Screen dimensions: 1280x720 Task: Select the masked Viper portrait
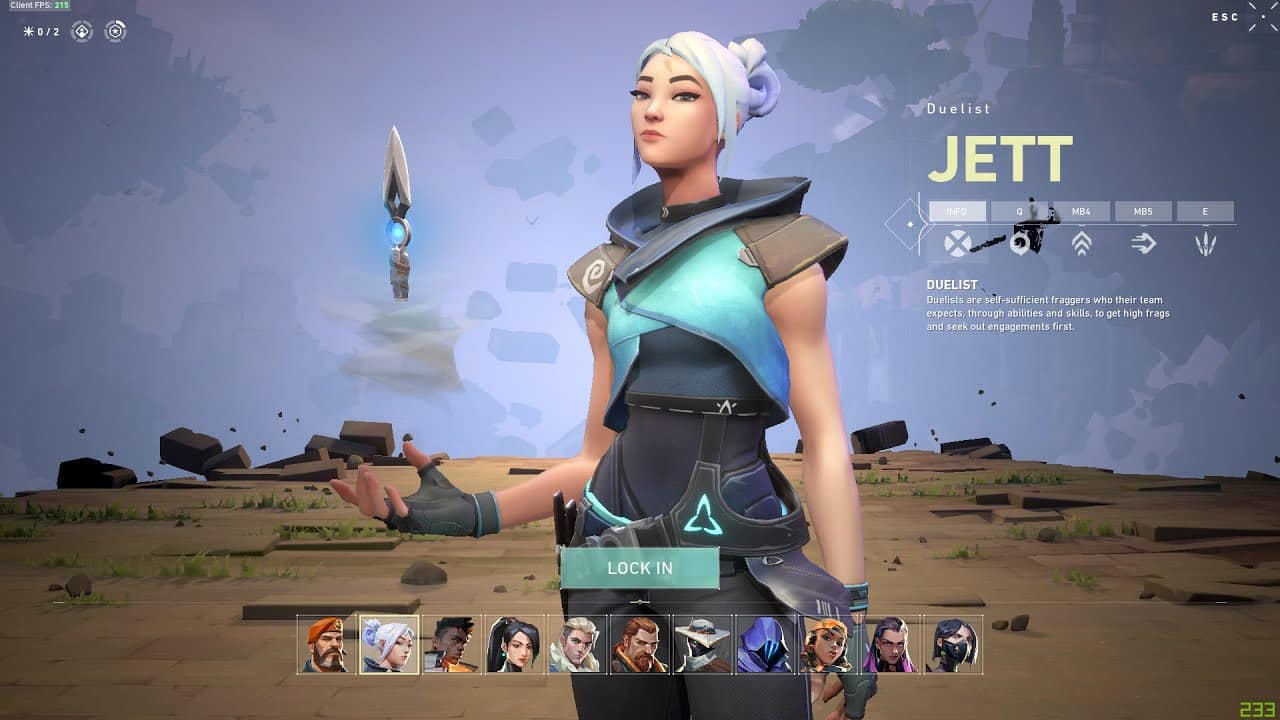click(x=952, y=644)
